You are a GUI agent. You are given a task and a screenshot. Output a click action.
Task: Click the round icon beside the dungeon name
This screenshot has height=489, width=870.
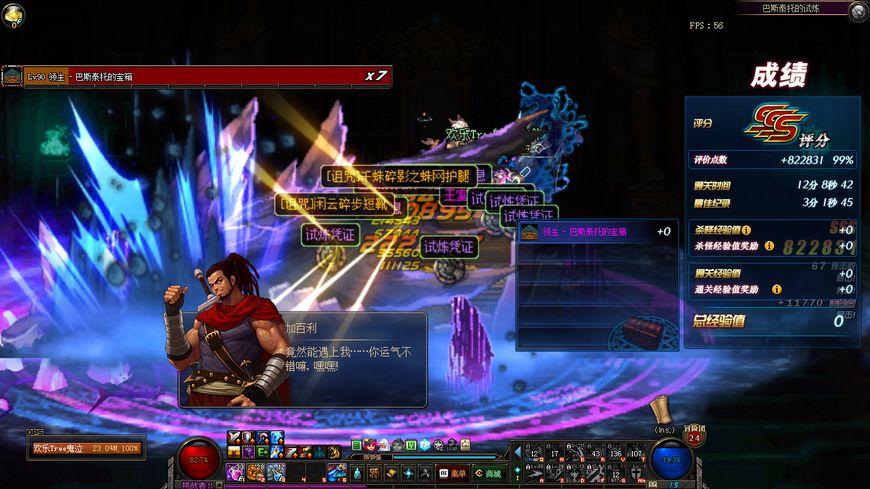pyautogui.click(x=857, y=11)
